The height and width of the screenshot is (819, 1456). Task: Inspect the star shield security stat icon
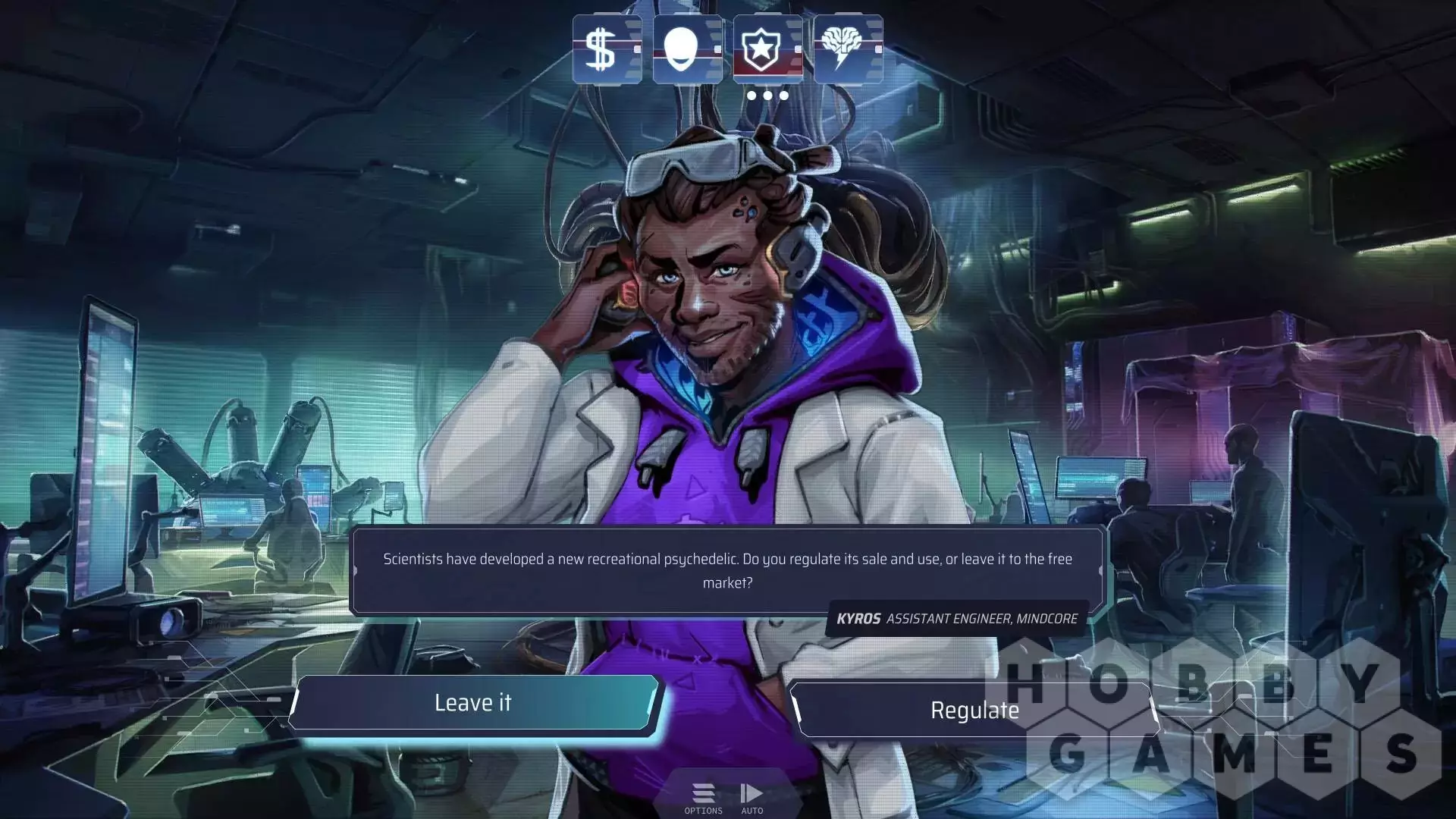(x=767, y=49)
